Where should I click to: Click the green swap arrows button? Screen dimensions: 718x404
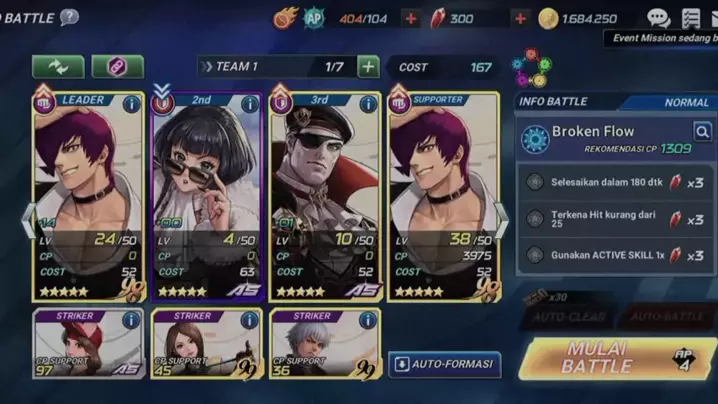coord(58,66)
